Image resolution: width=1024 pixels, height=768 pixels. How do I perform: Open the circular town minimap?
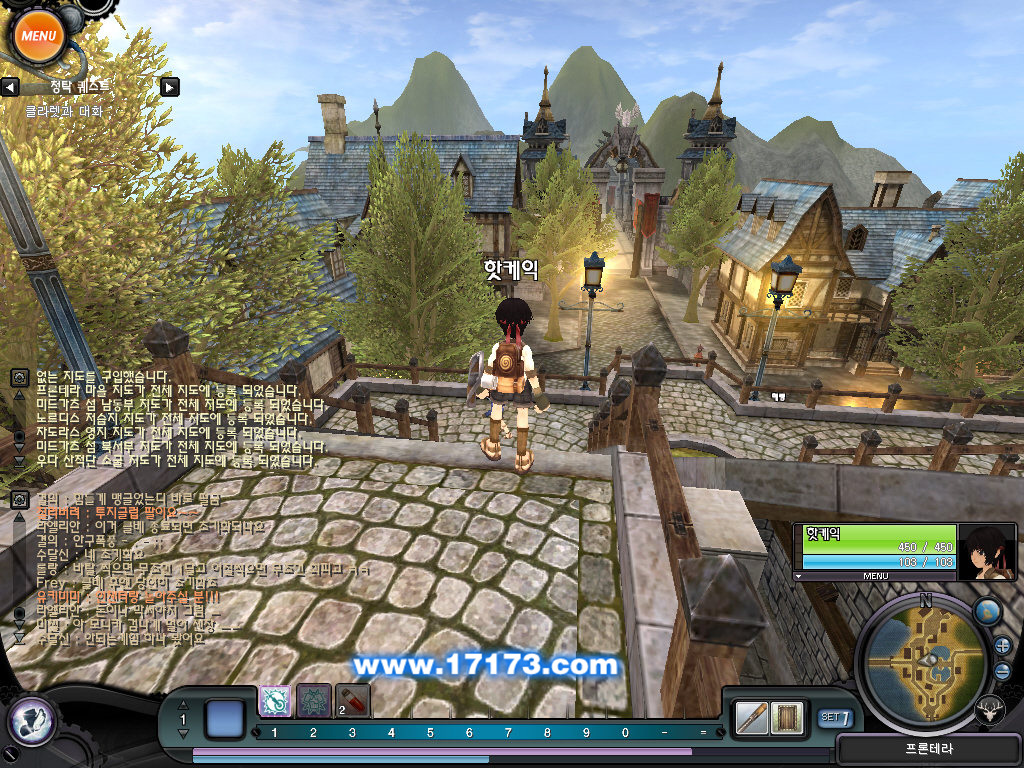pos(925,665)
